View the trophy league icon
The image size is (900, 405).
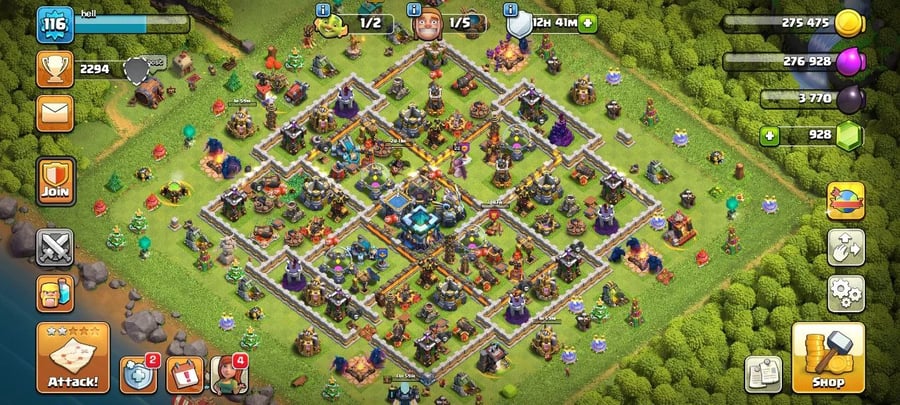coord(55,68)
